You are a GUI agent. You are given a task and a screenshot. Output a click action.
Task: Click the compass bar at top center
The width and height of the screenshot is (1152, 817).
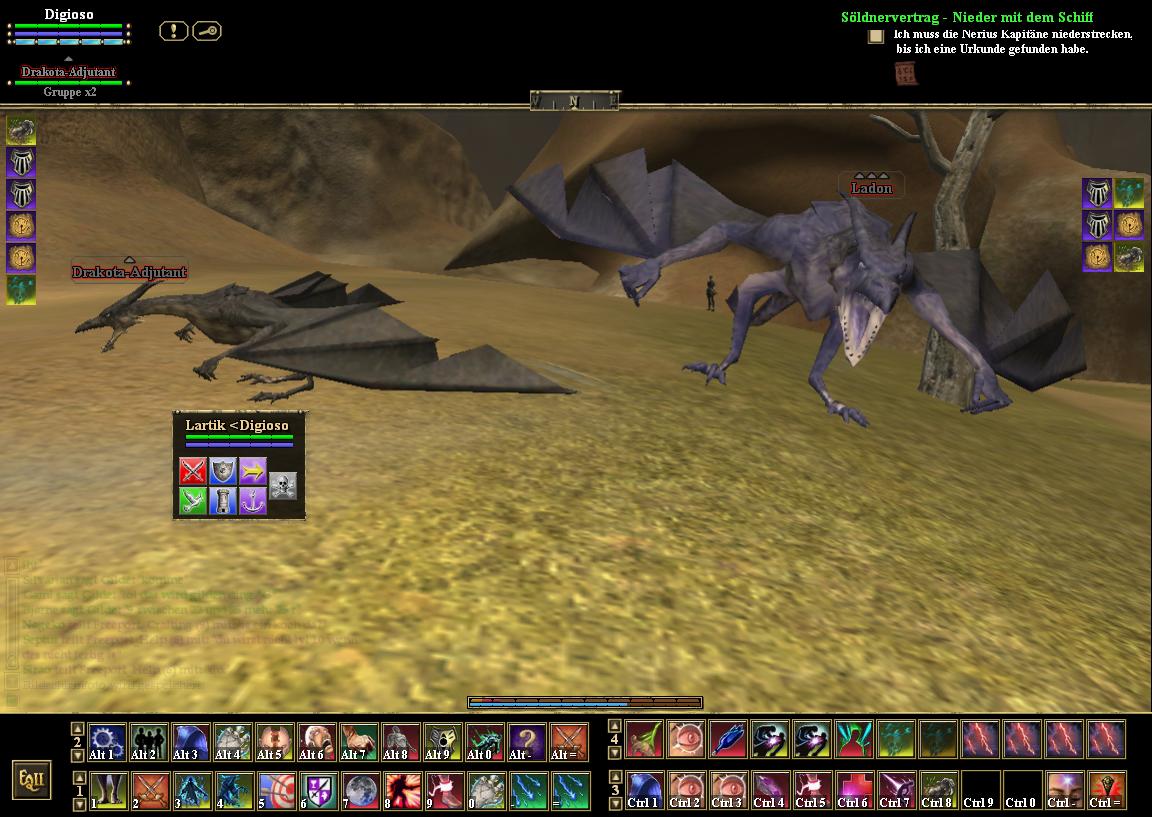575,100
